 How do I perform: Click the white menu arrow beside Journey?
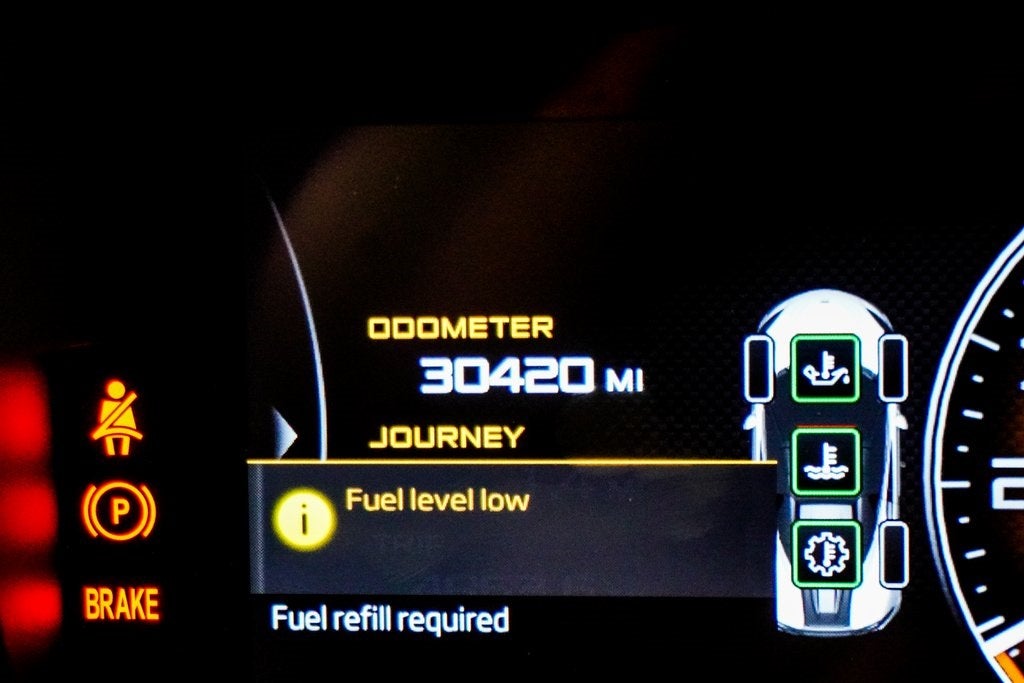point(286,436)
